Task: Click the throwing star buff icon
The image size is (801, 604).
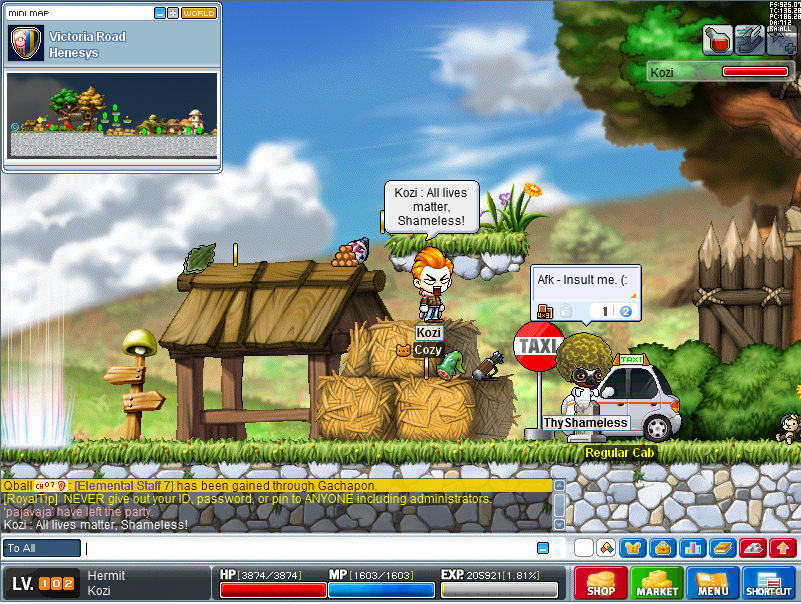Action: (782, 40)
